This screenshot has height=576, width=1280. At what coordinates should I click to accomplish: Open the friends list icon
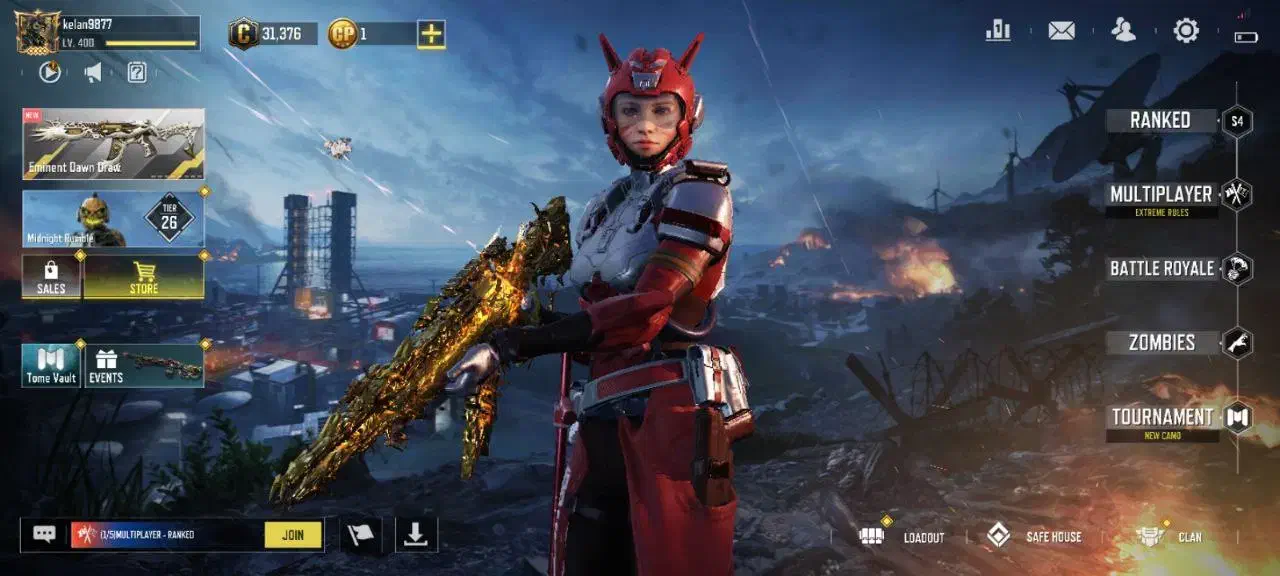1124,31
